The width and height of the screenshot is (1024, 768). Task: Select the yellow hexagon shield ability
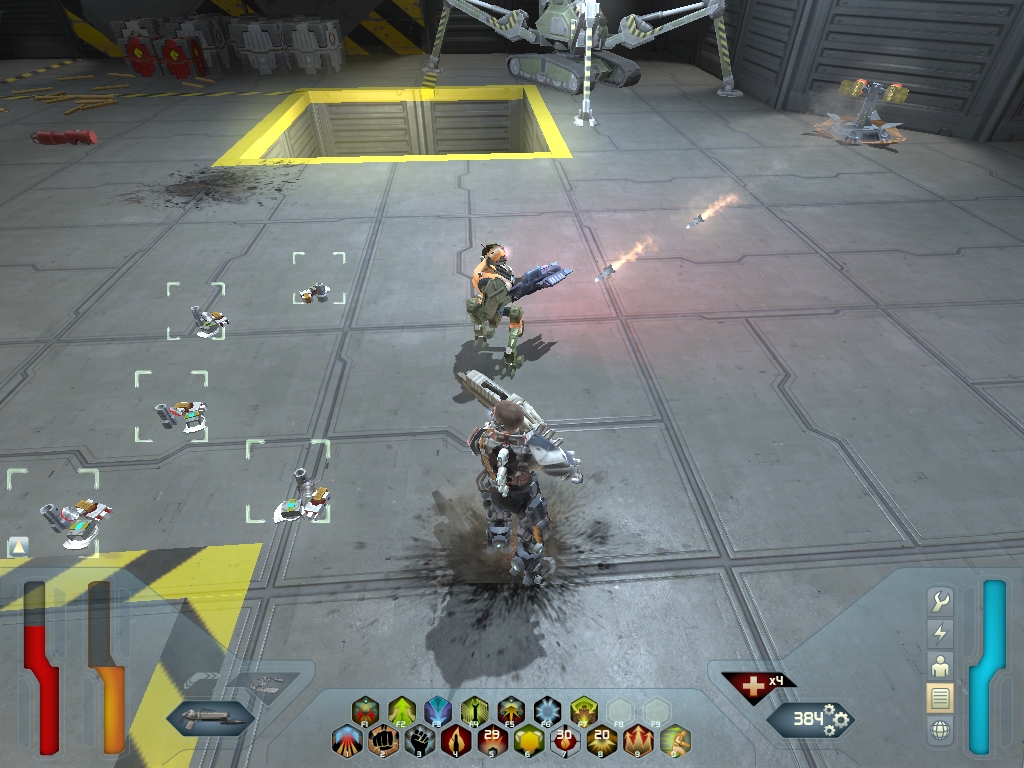pyautogui.click(x=528, y=741)
